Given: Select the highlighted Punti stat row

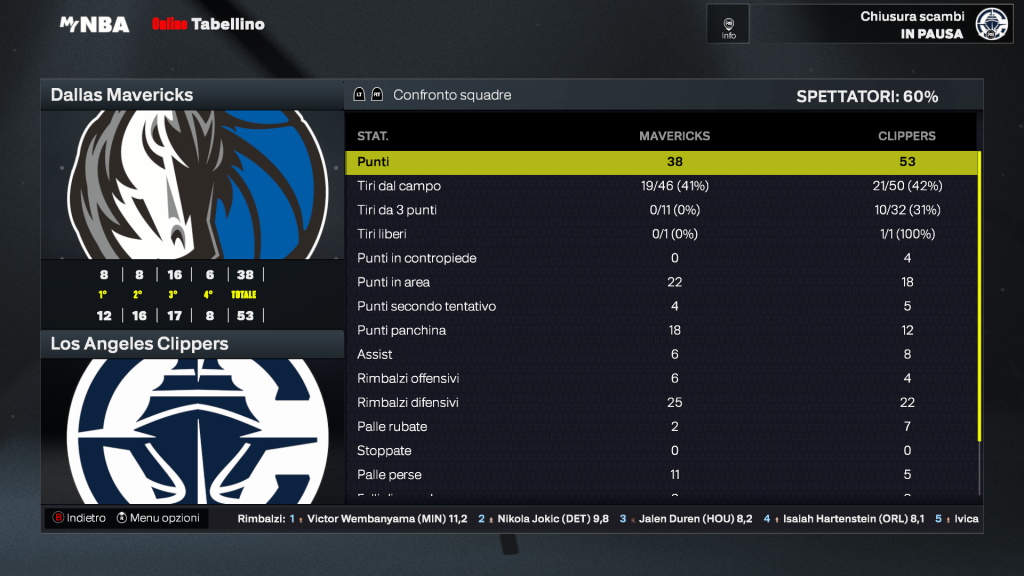Looking at the screenshot, I should [x=660, y=162].
